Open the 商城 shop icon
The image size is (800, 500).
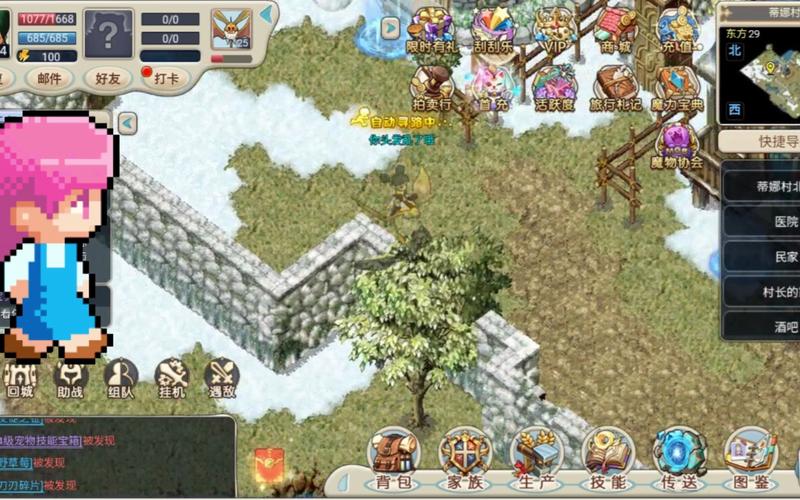(x=616, y=30)
